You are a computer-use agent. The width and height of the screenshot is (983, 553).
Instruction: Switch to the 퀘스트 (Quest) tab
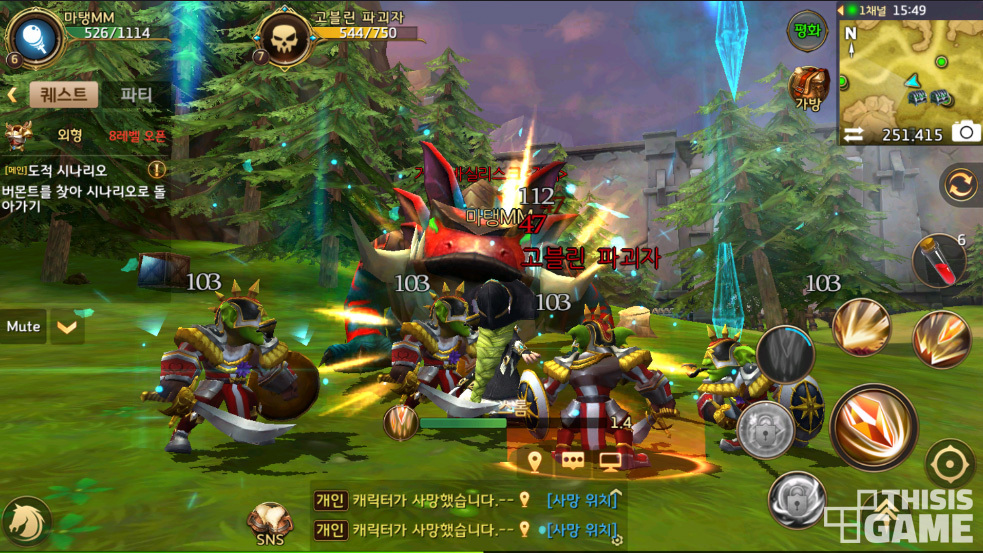tap(64, 95)
